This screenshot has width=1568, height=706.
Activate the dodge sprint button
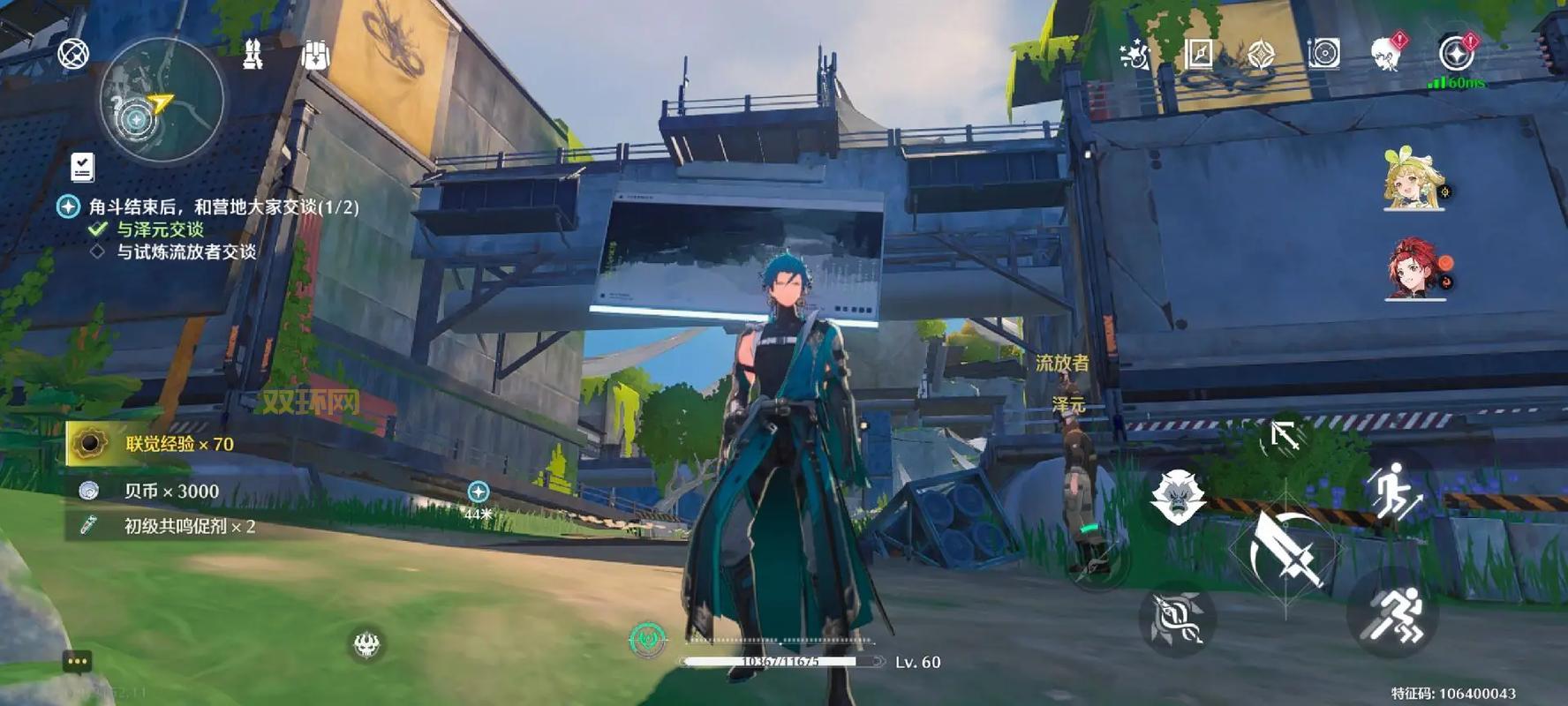[1393, 614]
